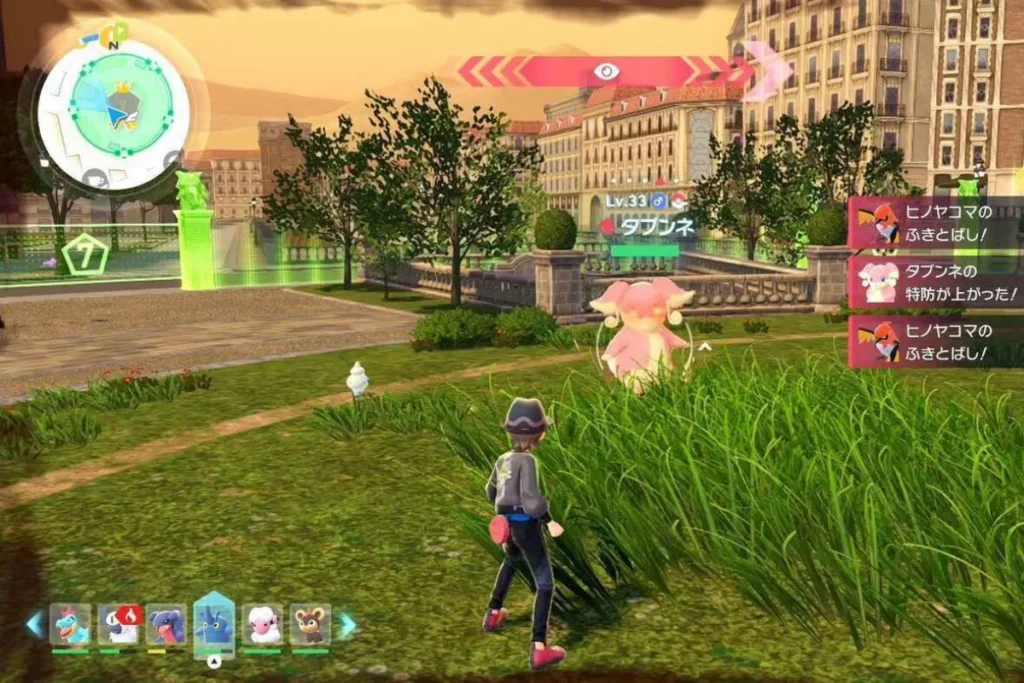Screen dimensions: 1024x683
Task: Click the right arrow beside the party bar
Action: [x=347, y=625]
